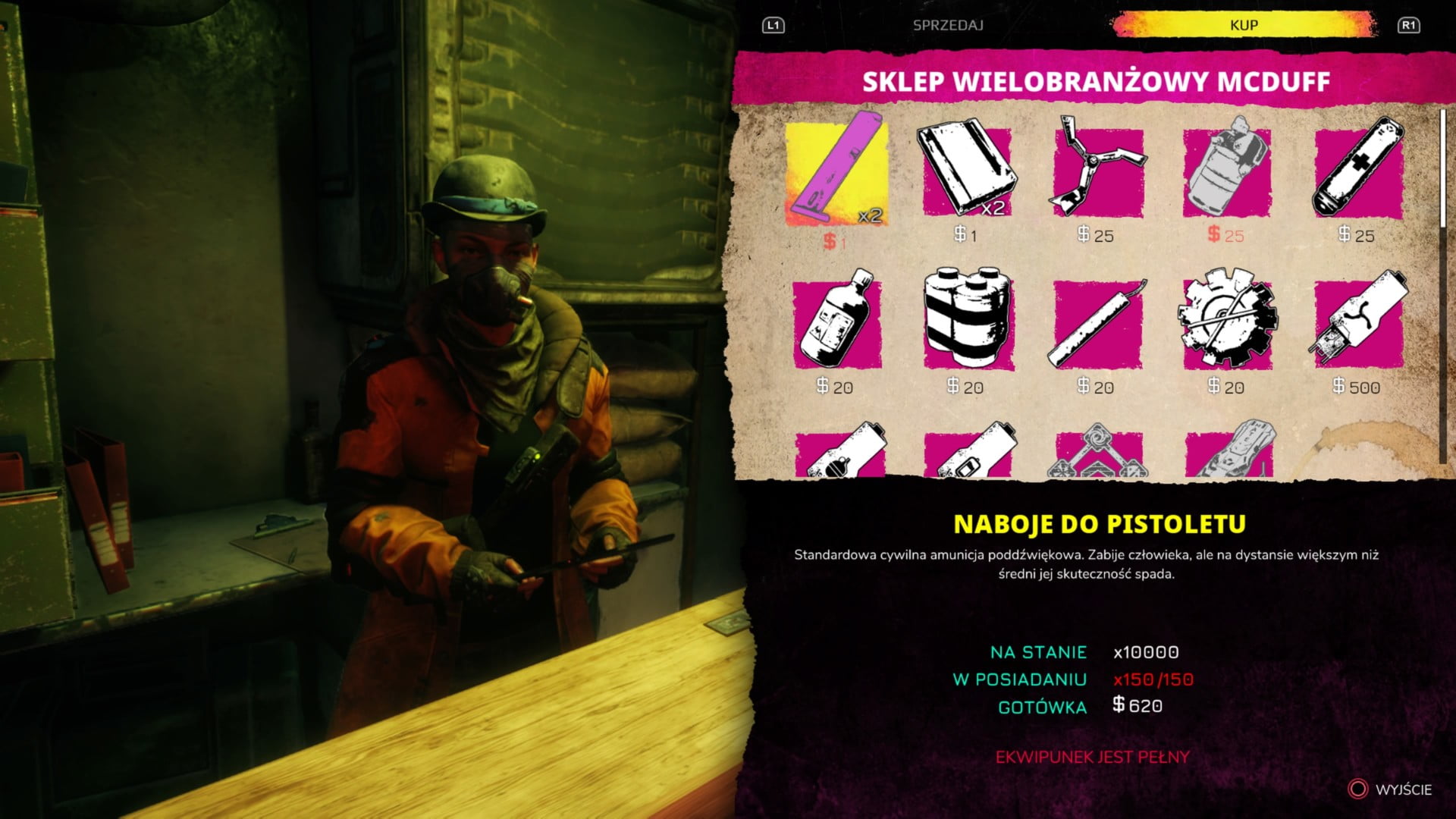Choose the rifle ammo magazine priced $1
Screen dimensions: 1456x819
click(x=965, y=173)
